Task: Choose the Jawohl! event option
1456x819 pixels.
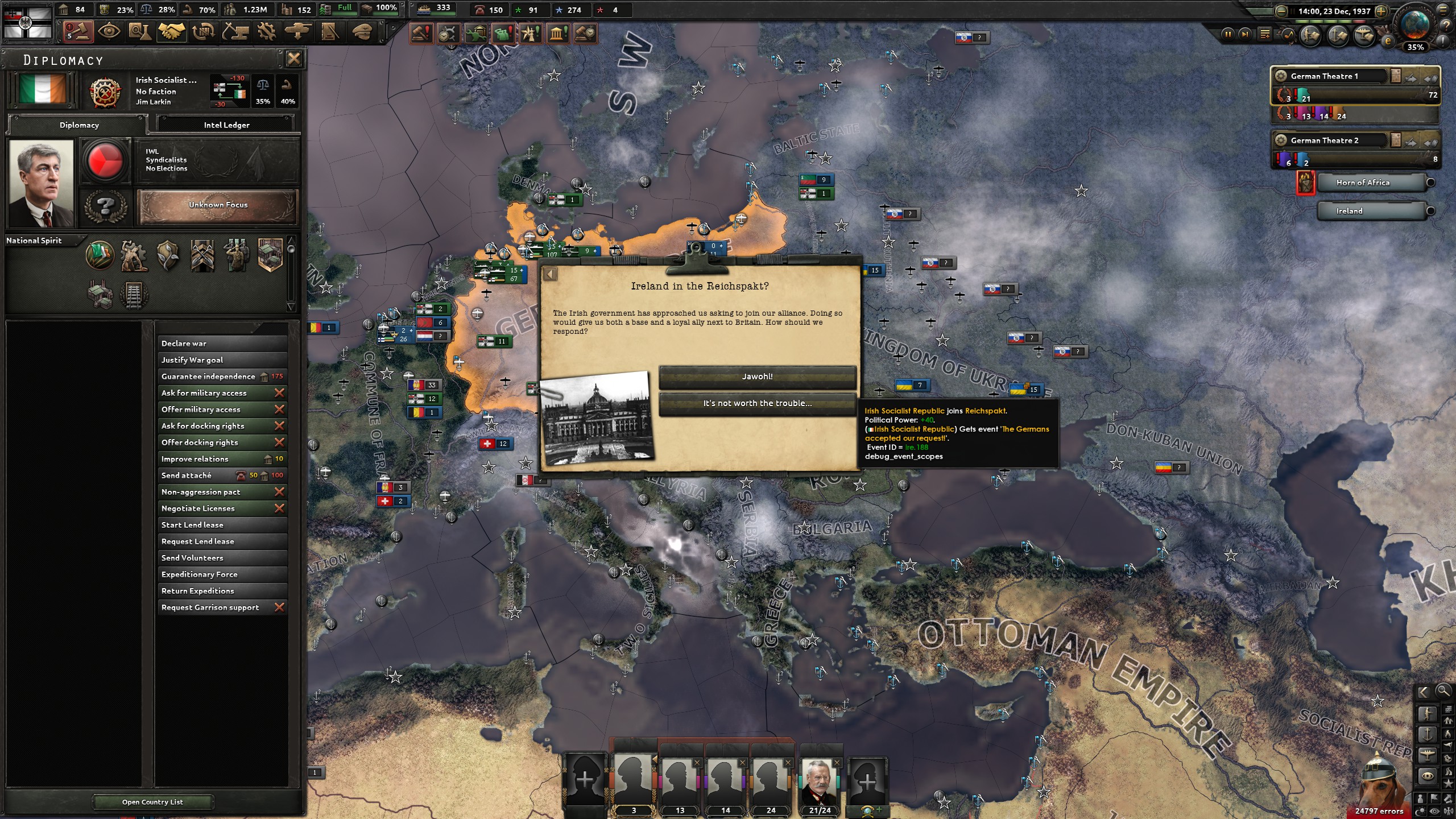Action: (x=756, y=376)
